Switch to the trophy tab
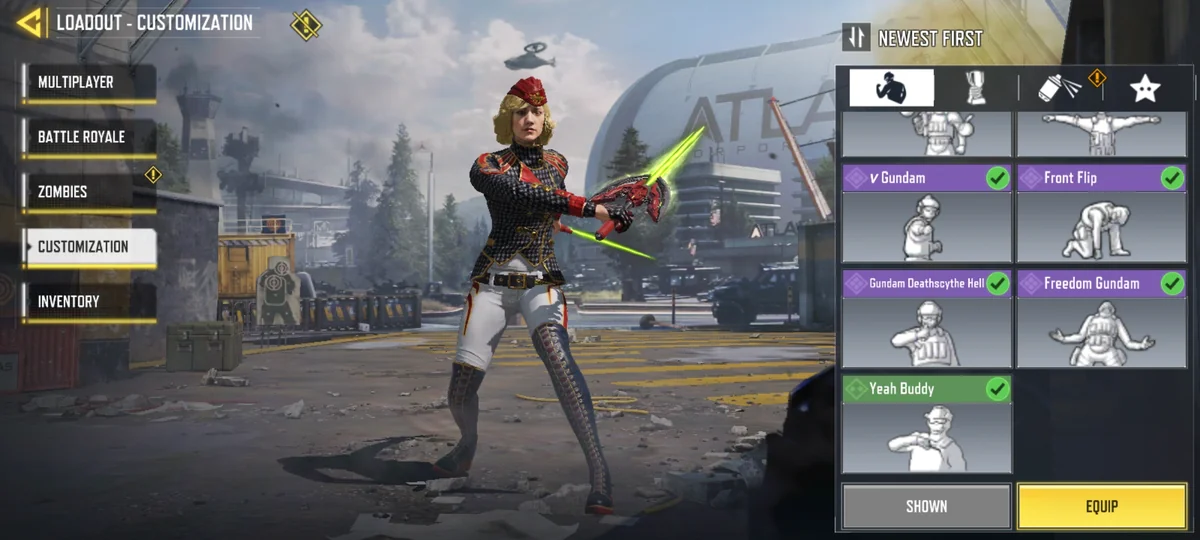Image resolution: width=1200 pixels, height=540 pixels. tap(975, 88)
